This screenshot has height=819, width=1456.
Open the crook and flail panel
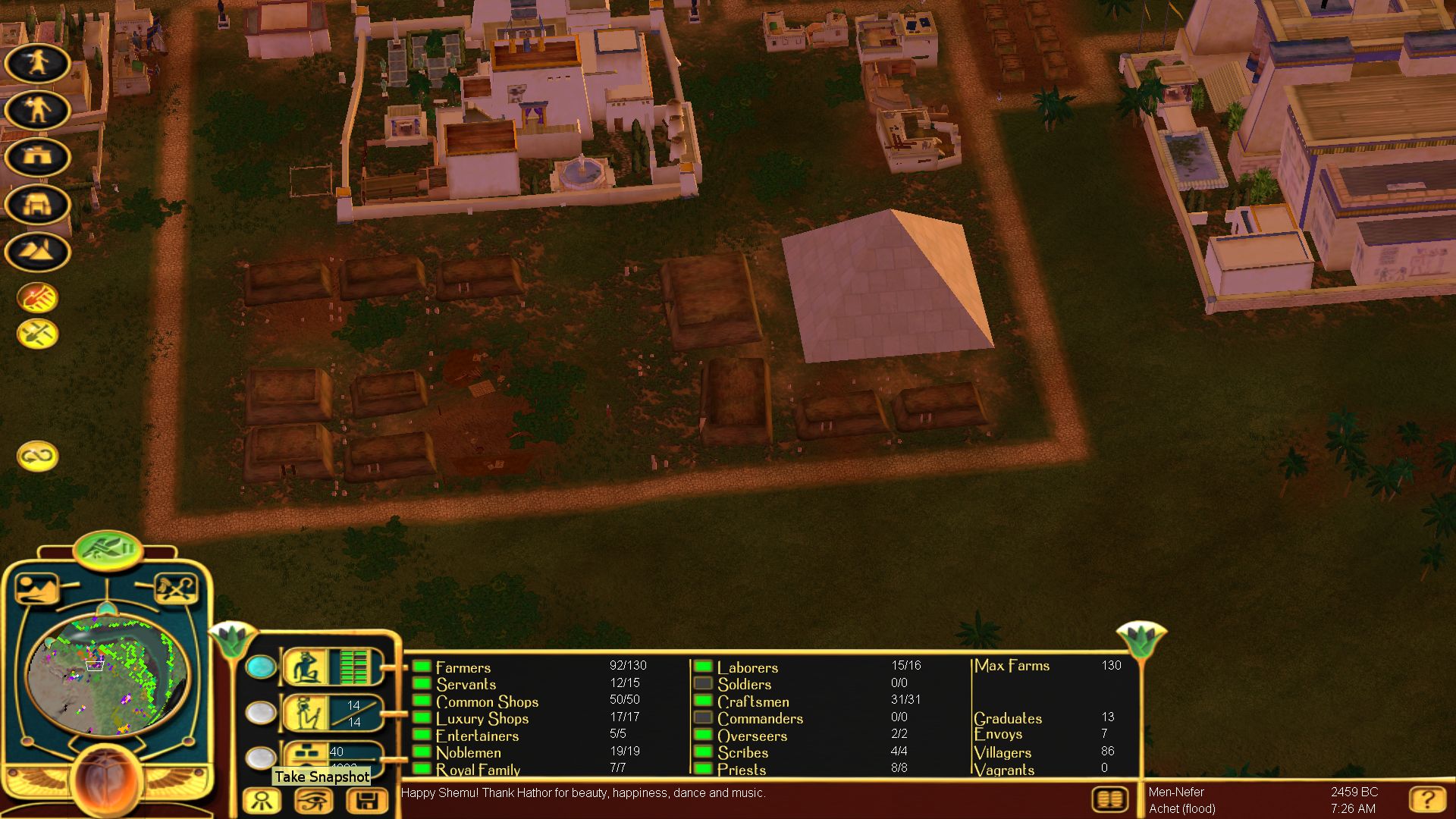click(x=176, y=588)
